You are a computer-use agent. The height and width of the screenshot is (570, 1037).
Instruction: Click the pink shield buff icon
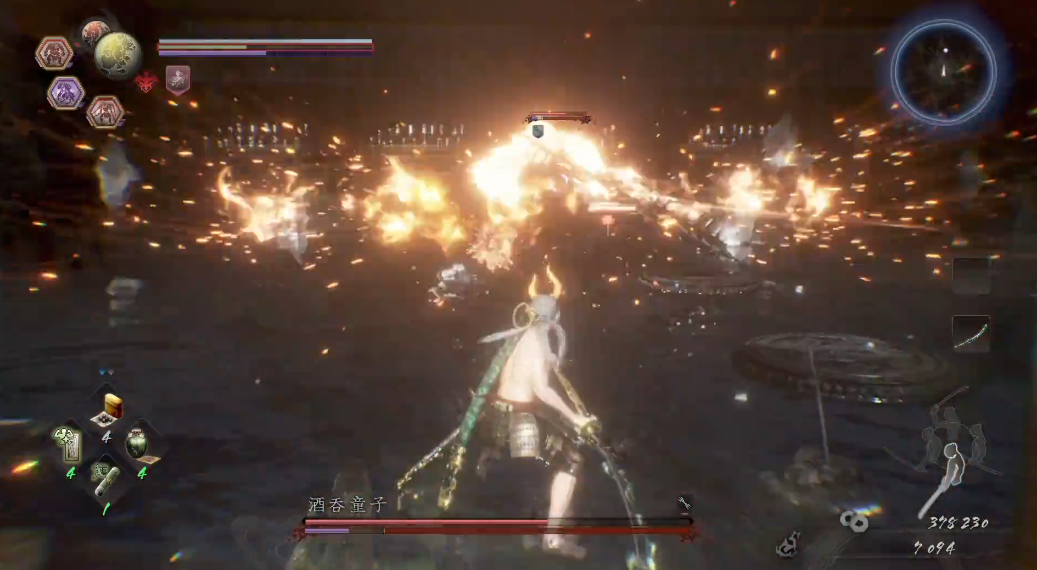pos(178,80)
